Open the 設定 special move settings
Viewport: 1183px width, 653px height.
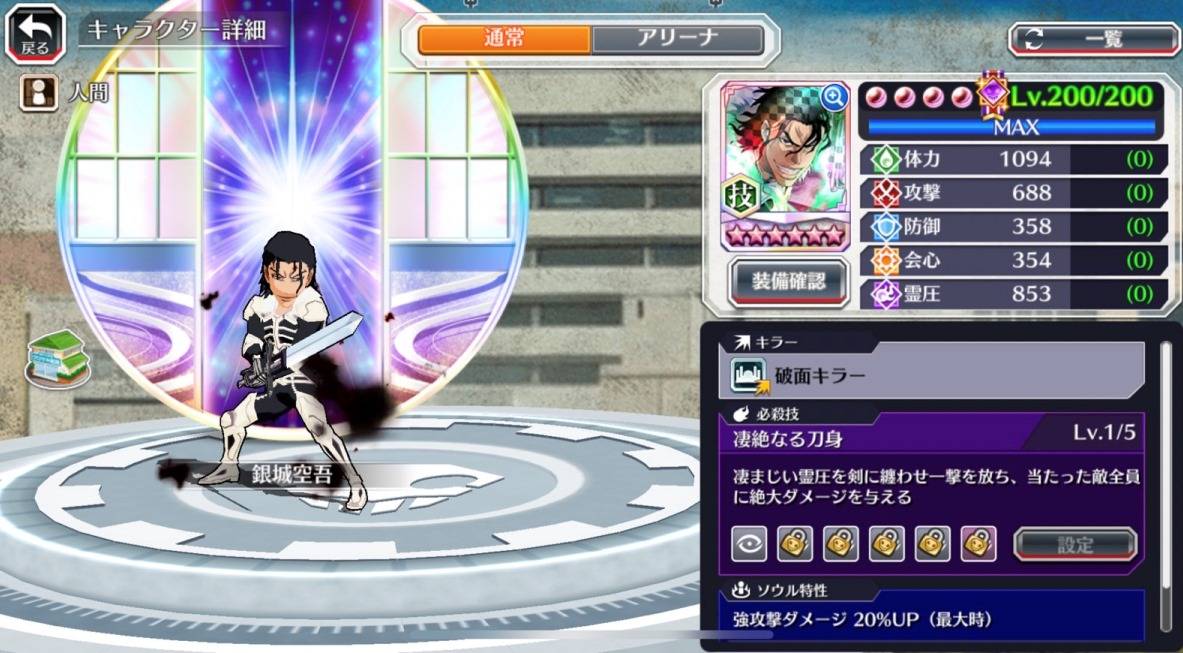1075,545
